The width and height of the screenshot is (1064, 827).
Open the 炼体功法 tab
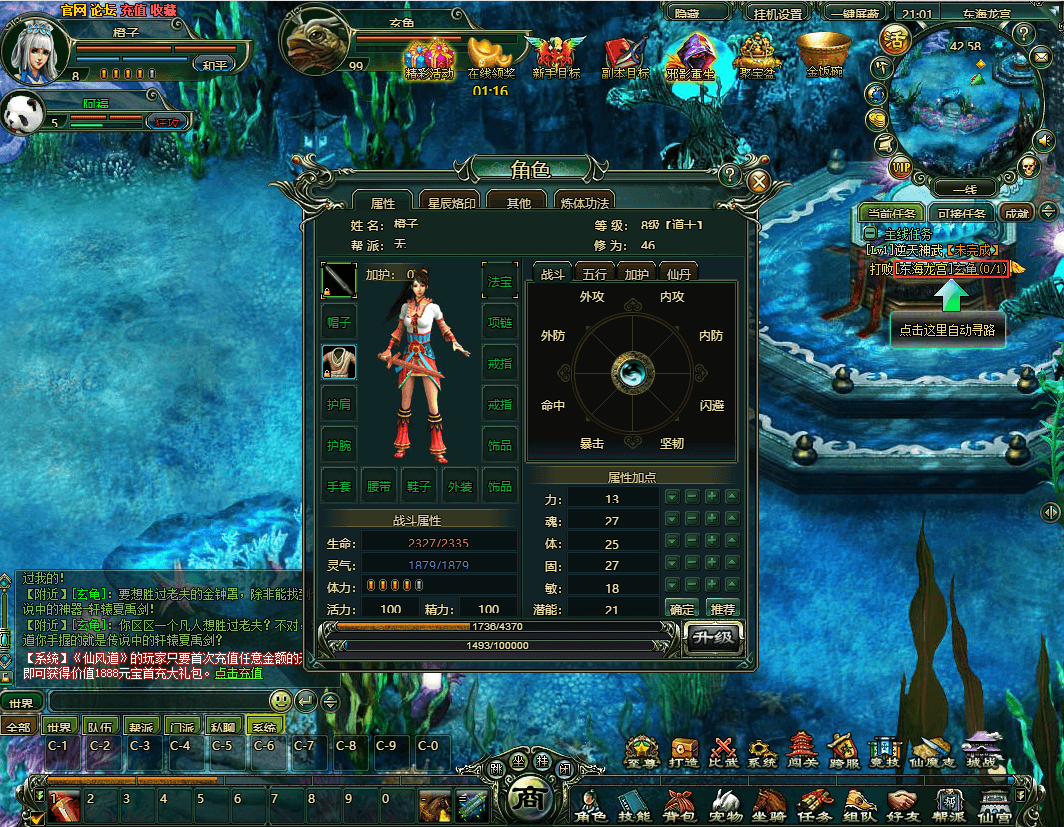583,203
